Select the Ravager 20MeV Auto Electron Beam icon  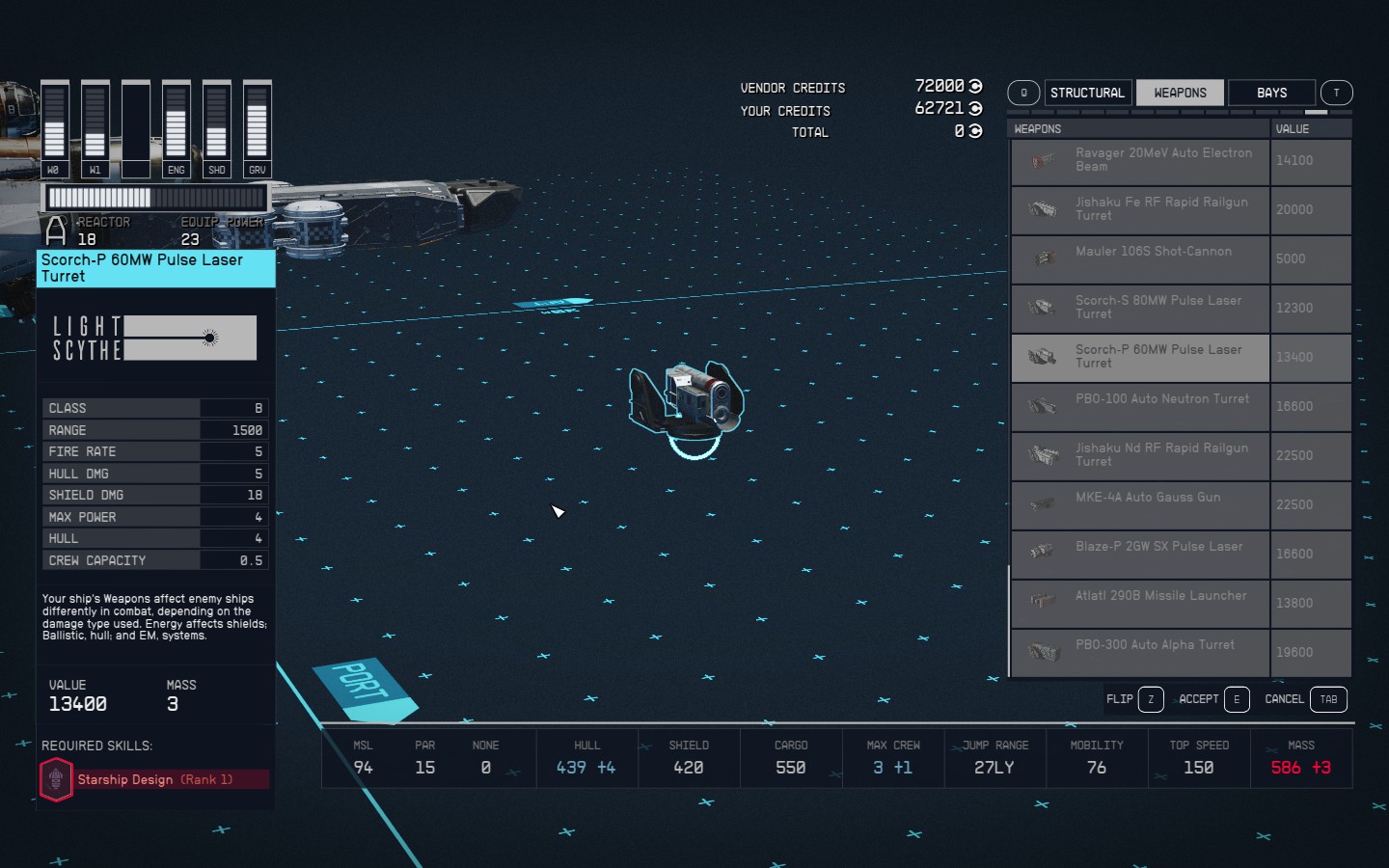[1043, 161]
